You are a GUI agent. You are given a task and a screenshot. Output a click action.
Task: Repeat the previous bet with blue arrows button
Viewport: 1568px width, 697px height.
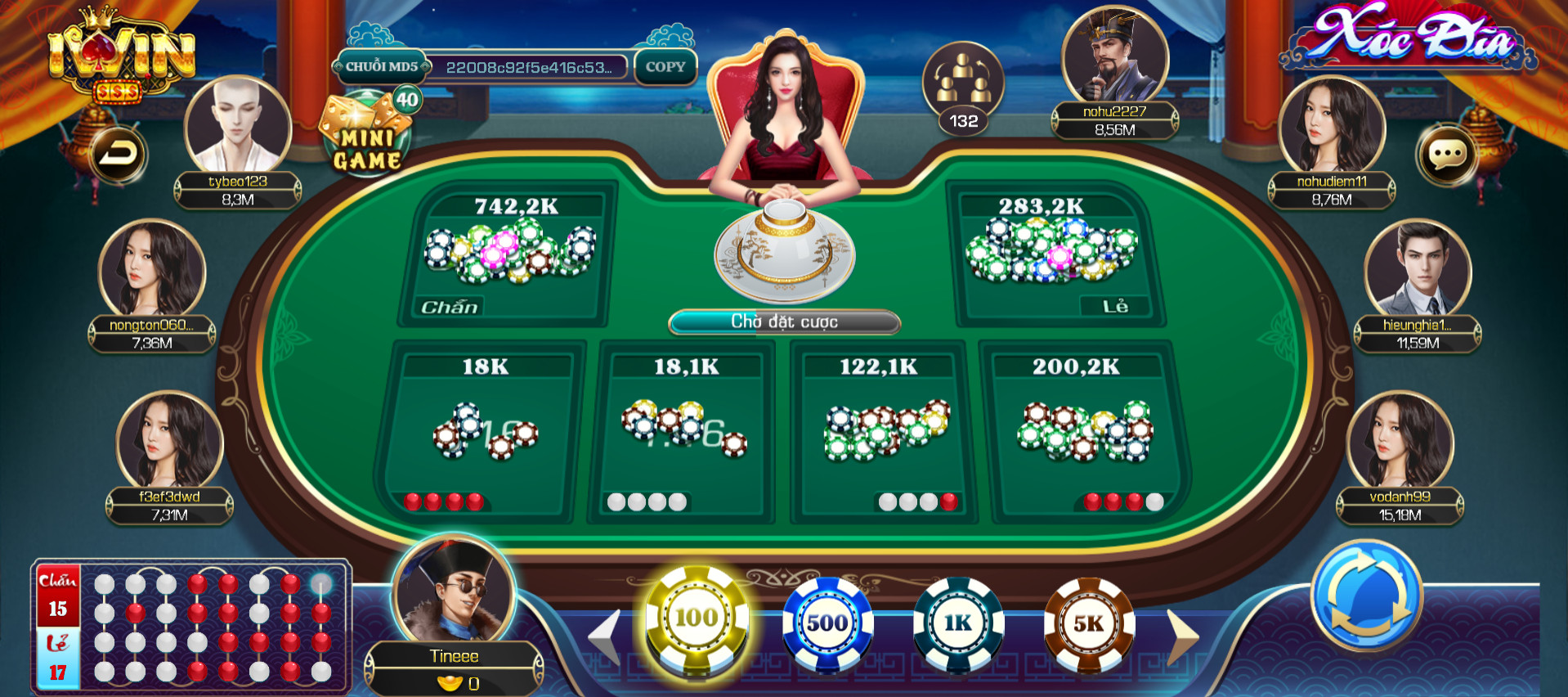pos(1366,595)
